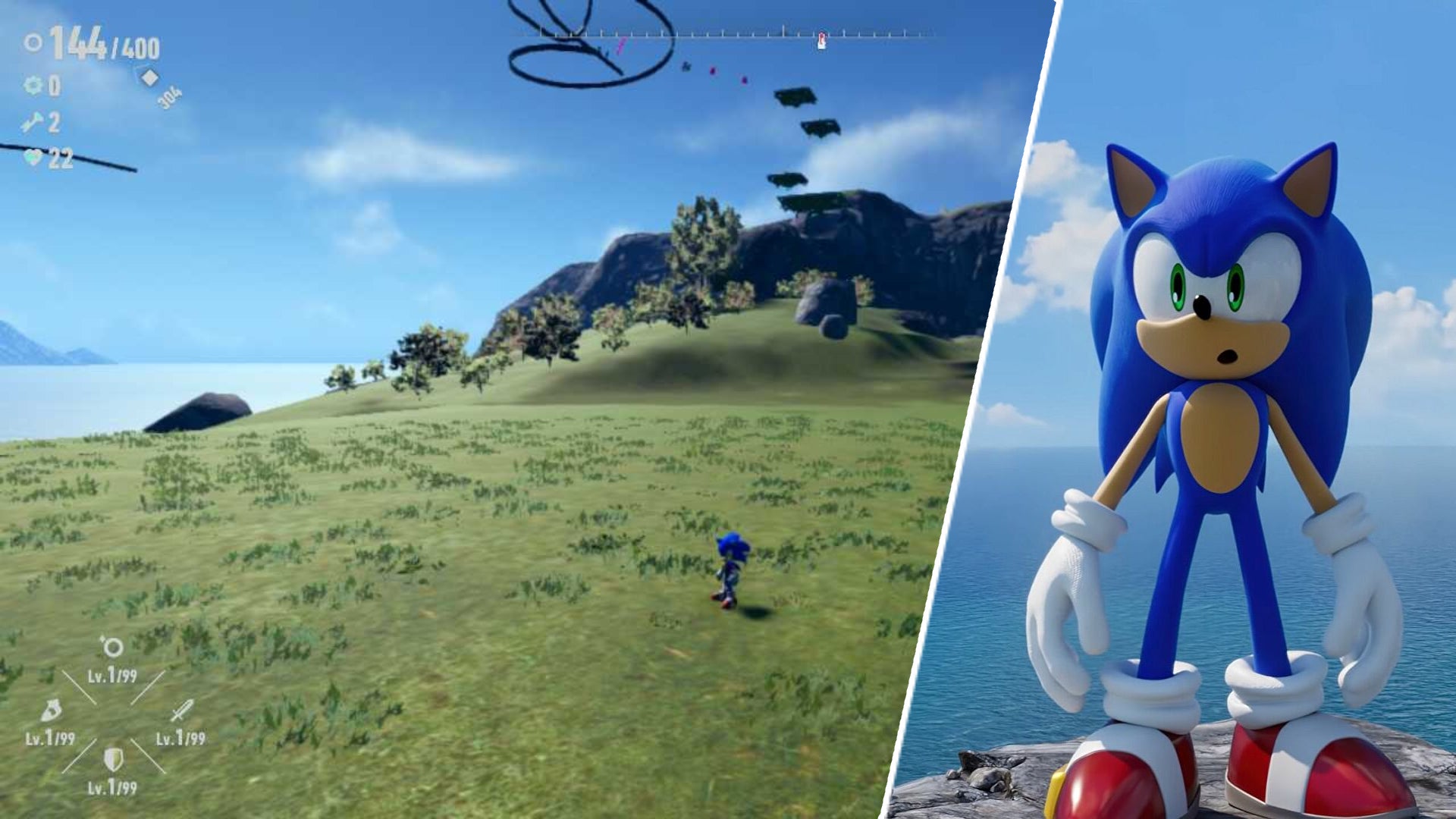Click the heart-shaped seed icon showing 22

coord(34,158)
